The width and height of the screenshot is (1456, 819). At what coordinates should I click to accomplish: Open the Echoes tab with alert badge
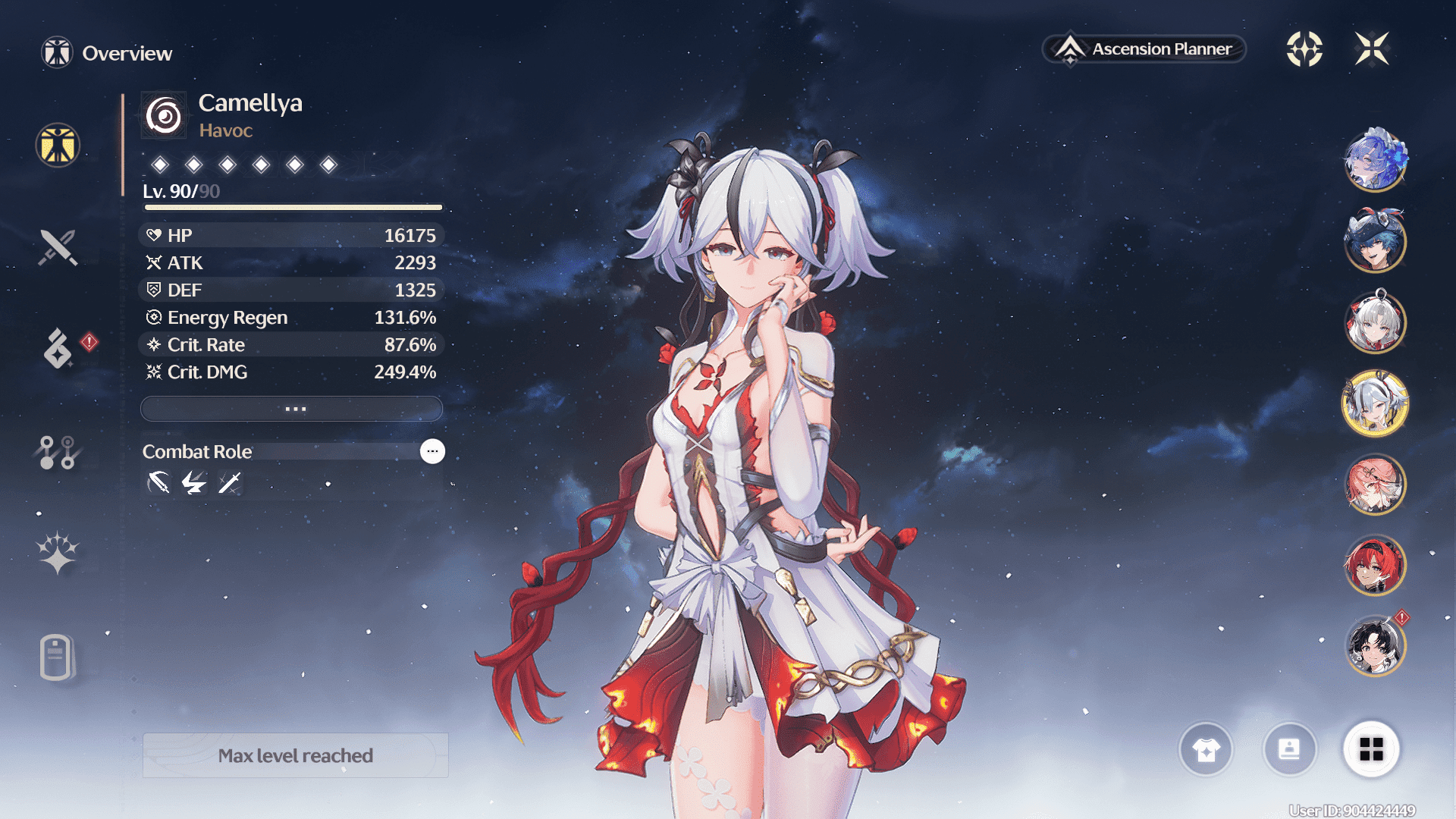click(x=58, y=348)
